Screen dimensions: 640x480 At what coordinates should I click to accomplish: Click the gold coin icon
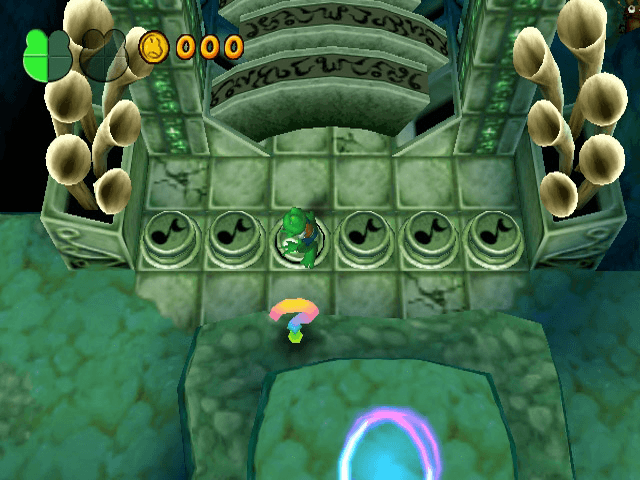tap(154, 46)
